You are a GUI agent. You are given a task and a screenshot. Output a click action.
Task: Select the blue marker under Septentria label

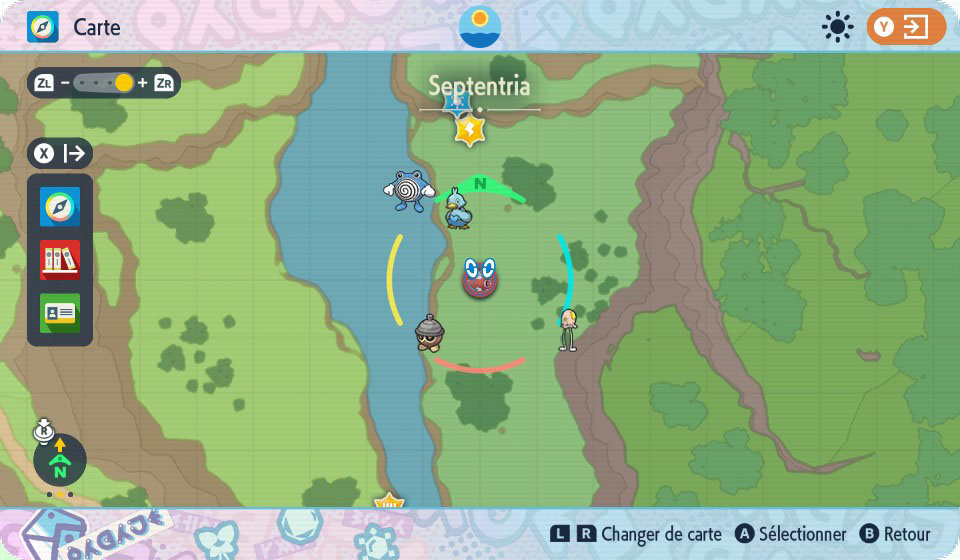pos(458,102)
